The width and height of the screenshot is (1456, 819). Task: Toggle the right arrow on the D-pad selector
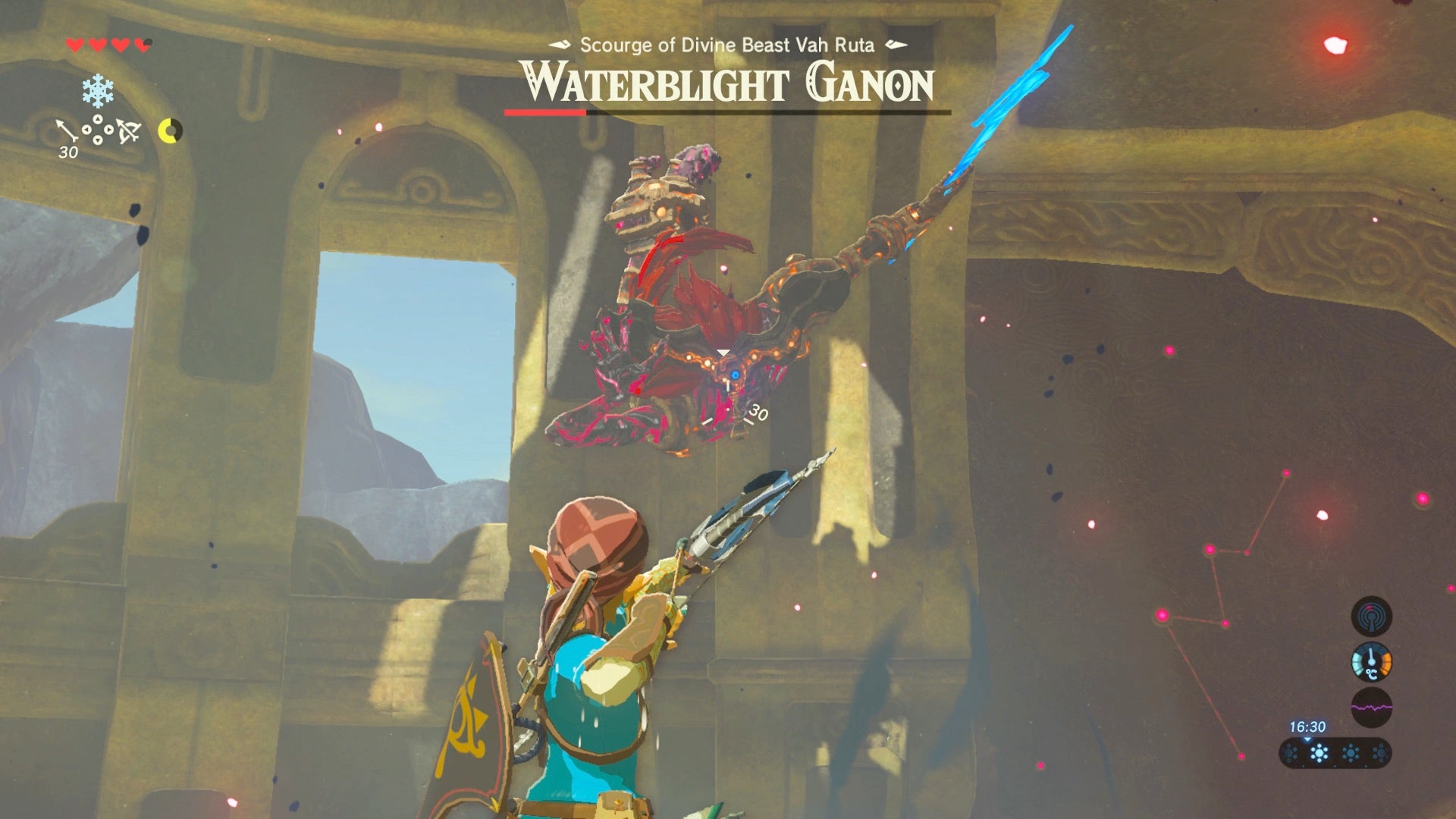click(108, 130)
